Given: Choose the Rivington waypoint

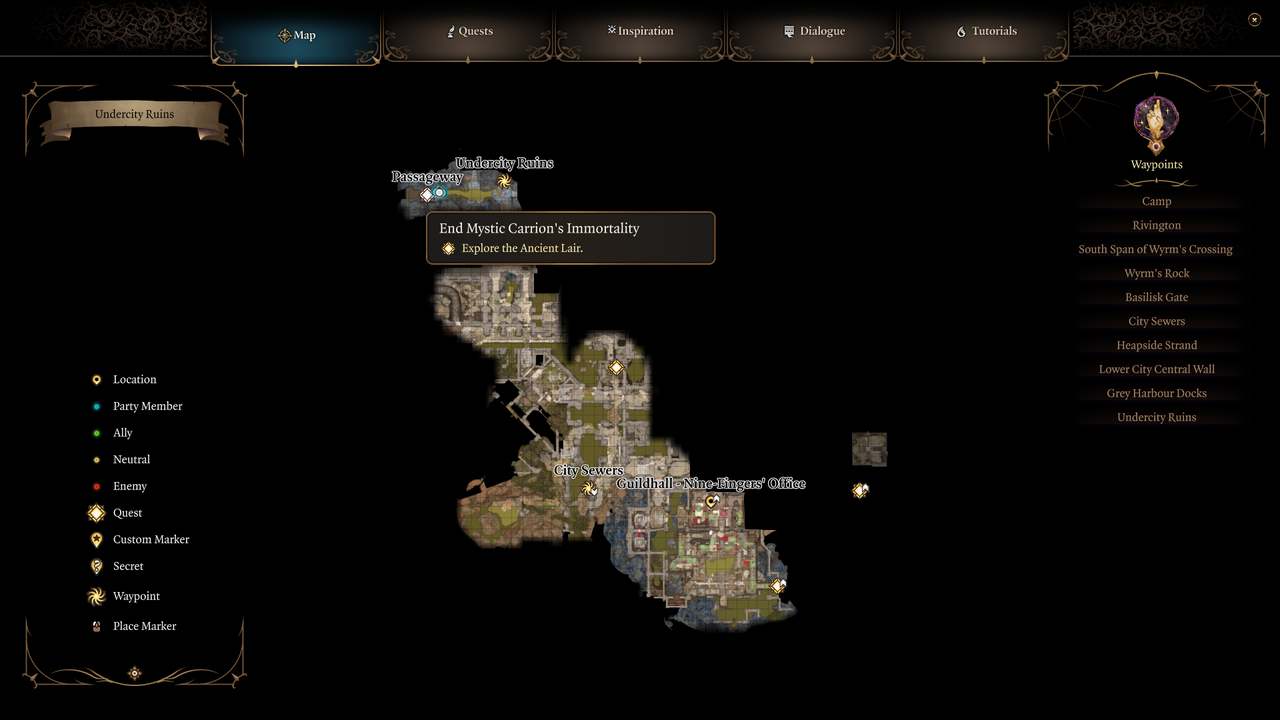Looking at the screenshot, I should point(1156,225).
